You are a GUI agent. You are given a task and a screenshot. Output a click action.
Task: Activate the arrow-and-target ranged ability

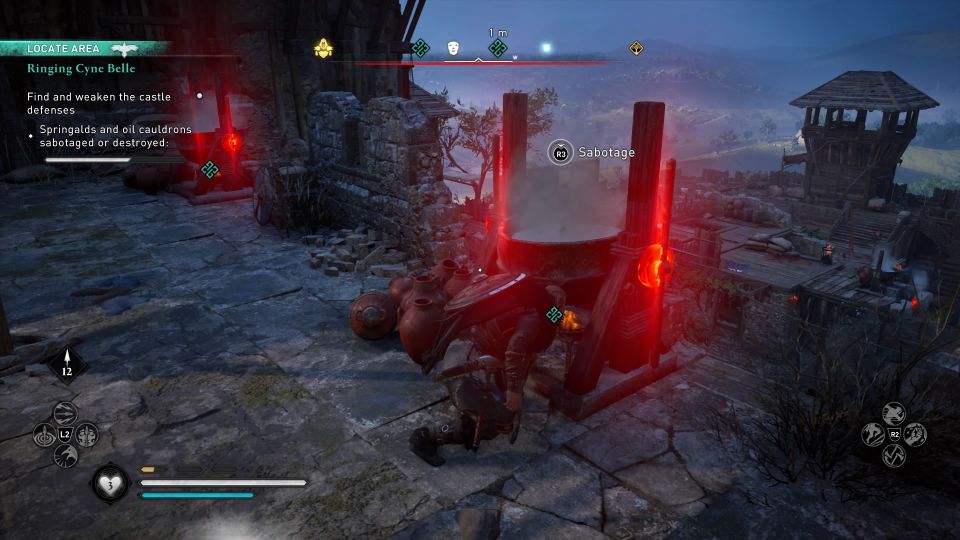45,435
